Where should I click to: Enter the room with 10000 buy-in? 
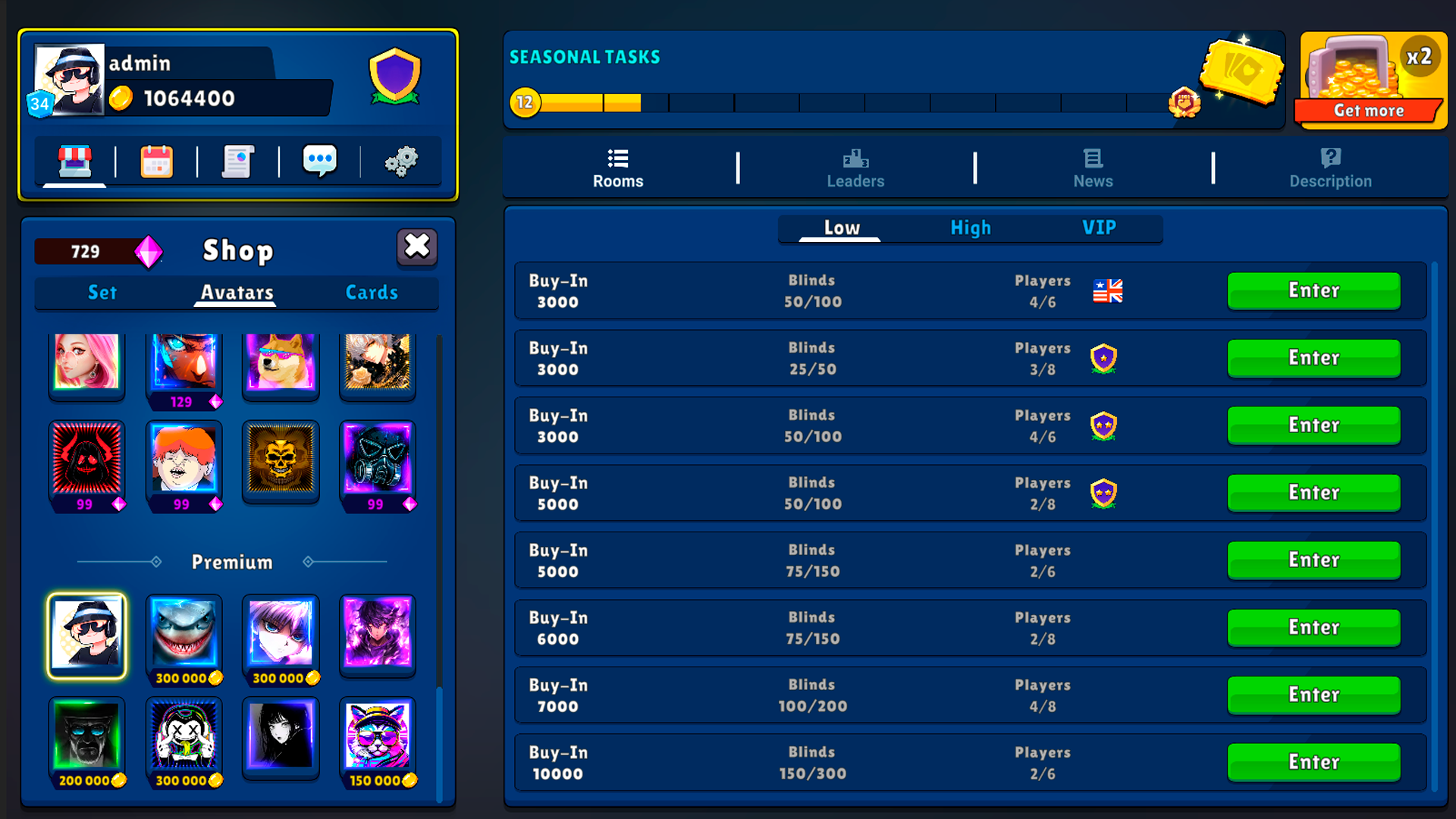coord(1313,762)
